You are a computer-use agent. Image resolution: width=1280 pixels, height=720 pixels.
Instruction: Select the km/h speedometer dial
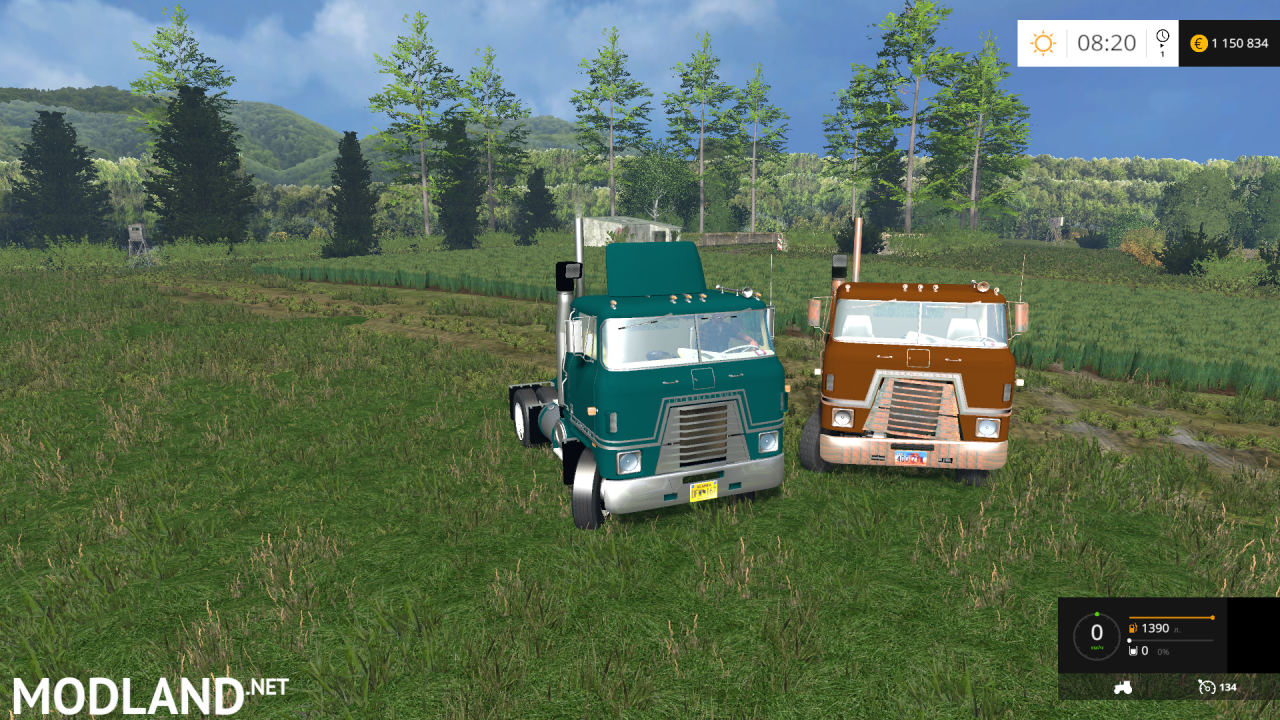pyautogui.click(x=1097, y=632)
